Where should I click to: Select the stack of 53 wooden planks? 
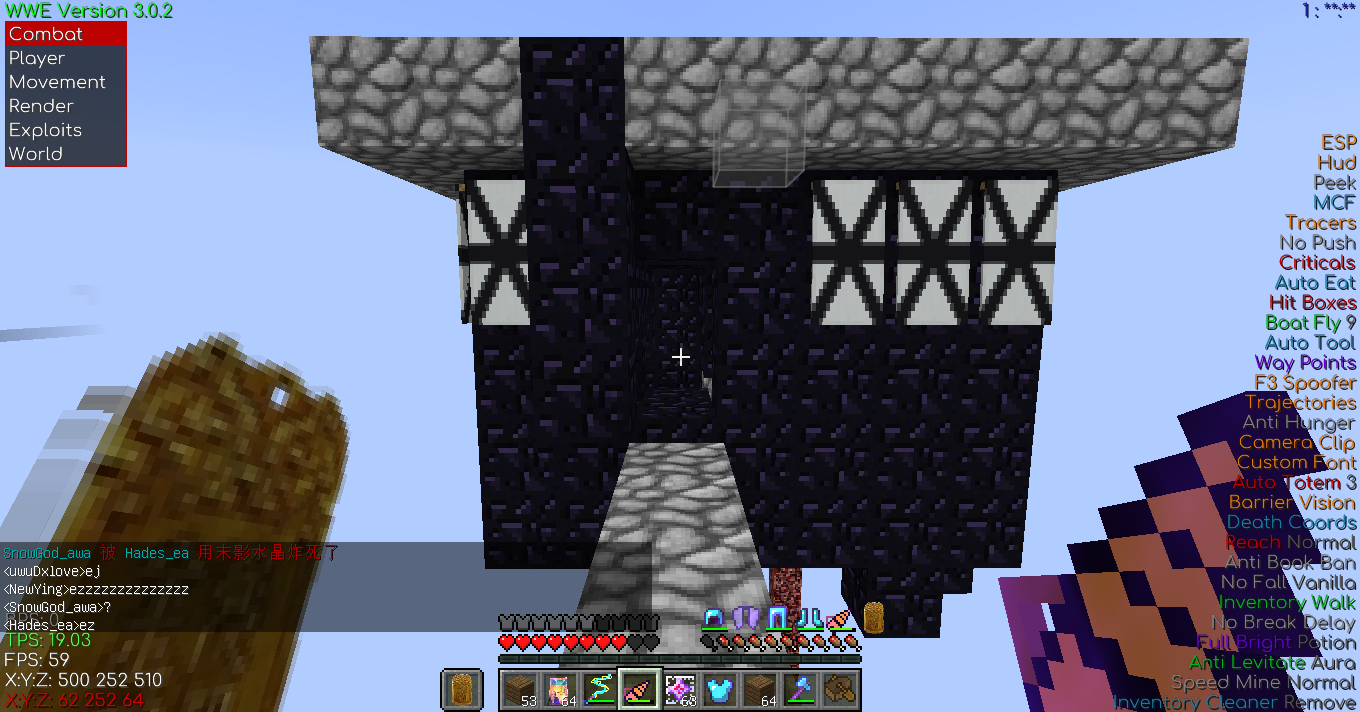(x=518, y=689)
